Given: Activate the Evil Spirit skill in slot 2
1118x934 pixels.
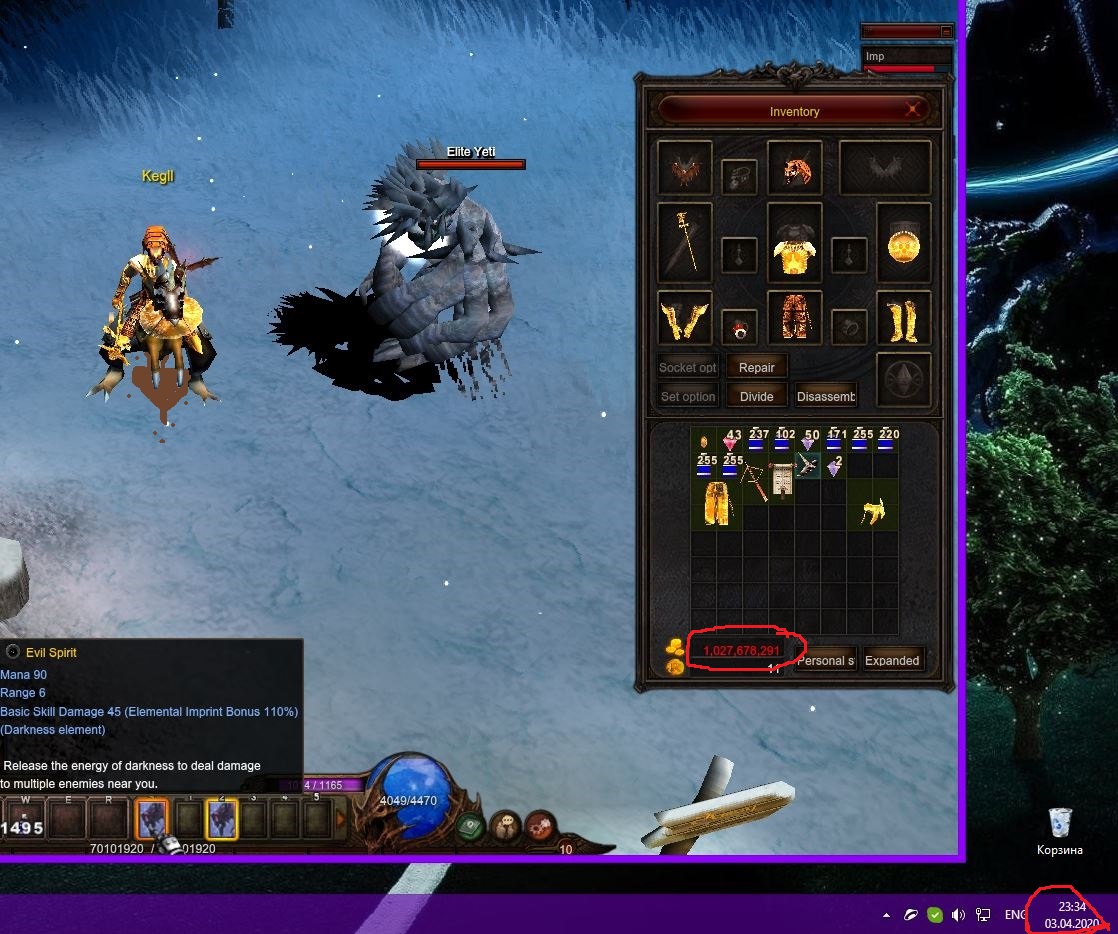Looking at the screenshot, I should (221, 819).
